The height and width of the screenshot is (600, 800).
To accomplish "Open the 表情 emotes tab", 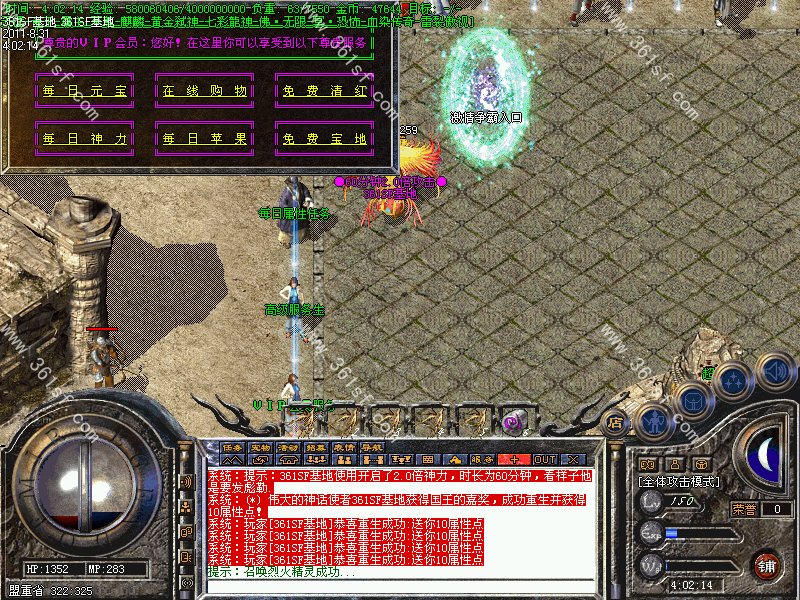I will point(344,447).
